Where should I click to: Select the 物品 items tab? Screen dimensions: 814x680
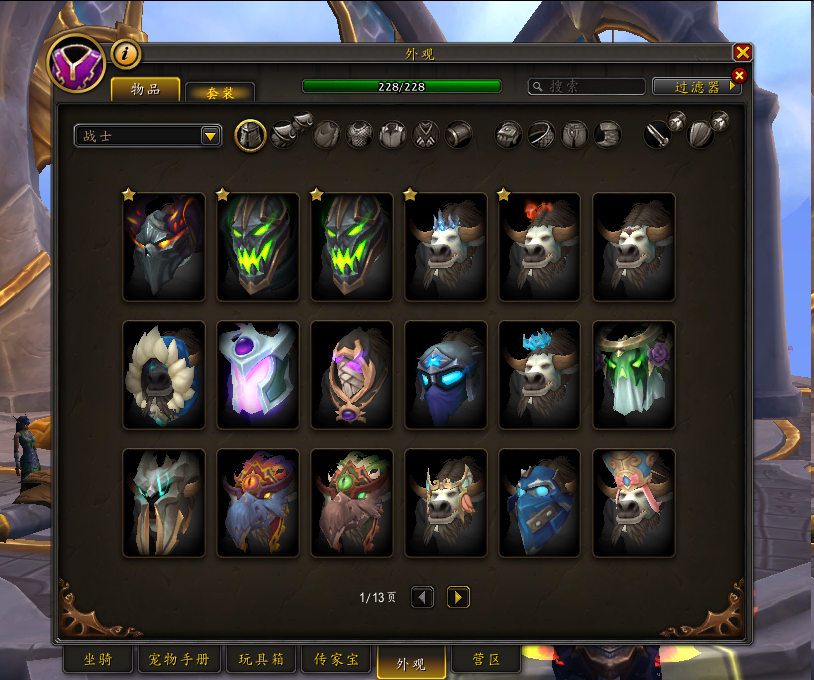point(145,90)
